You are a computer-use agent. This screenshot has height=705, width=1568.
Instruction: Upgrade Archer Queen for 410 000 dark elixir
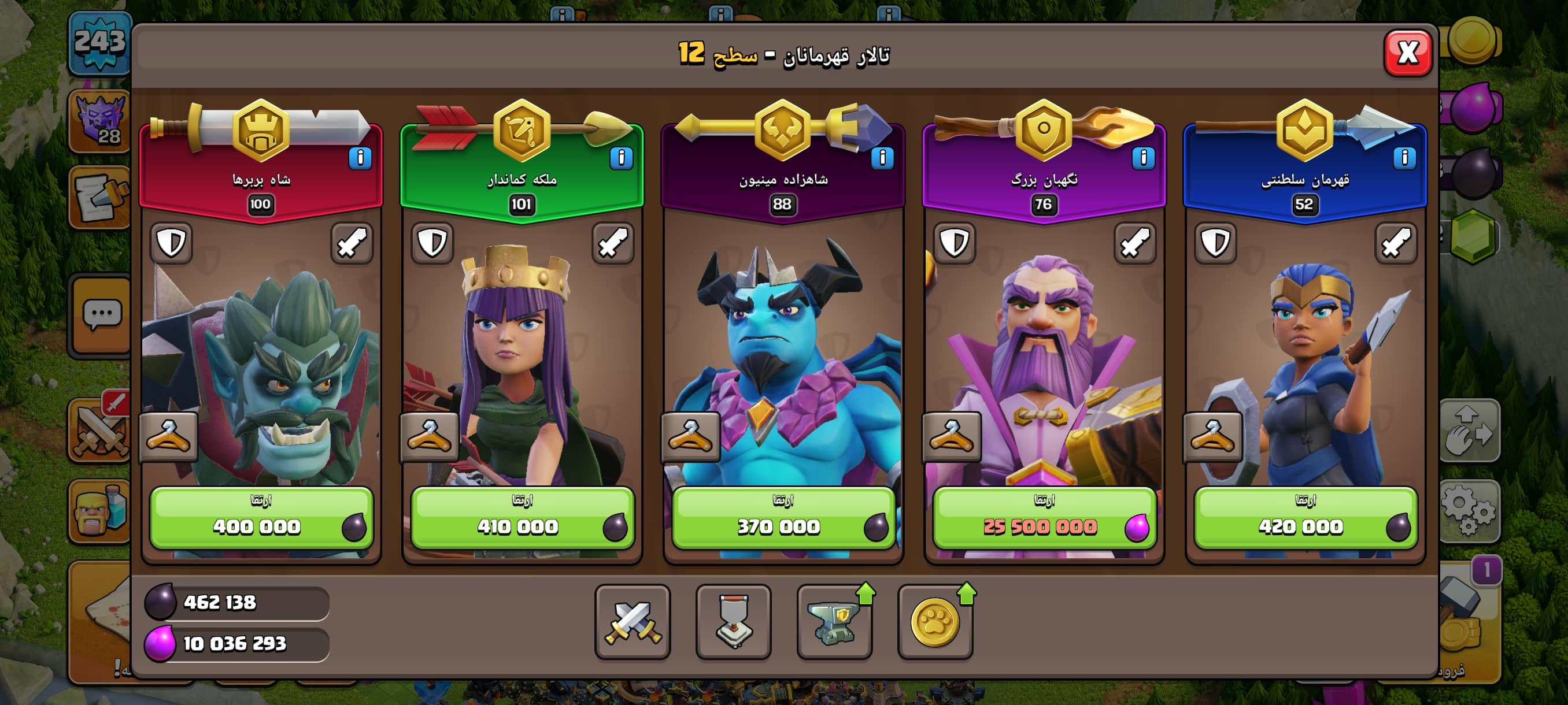click(x=522, y=518)
